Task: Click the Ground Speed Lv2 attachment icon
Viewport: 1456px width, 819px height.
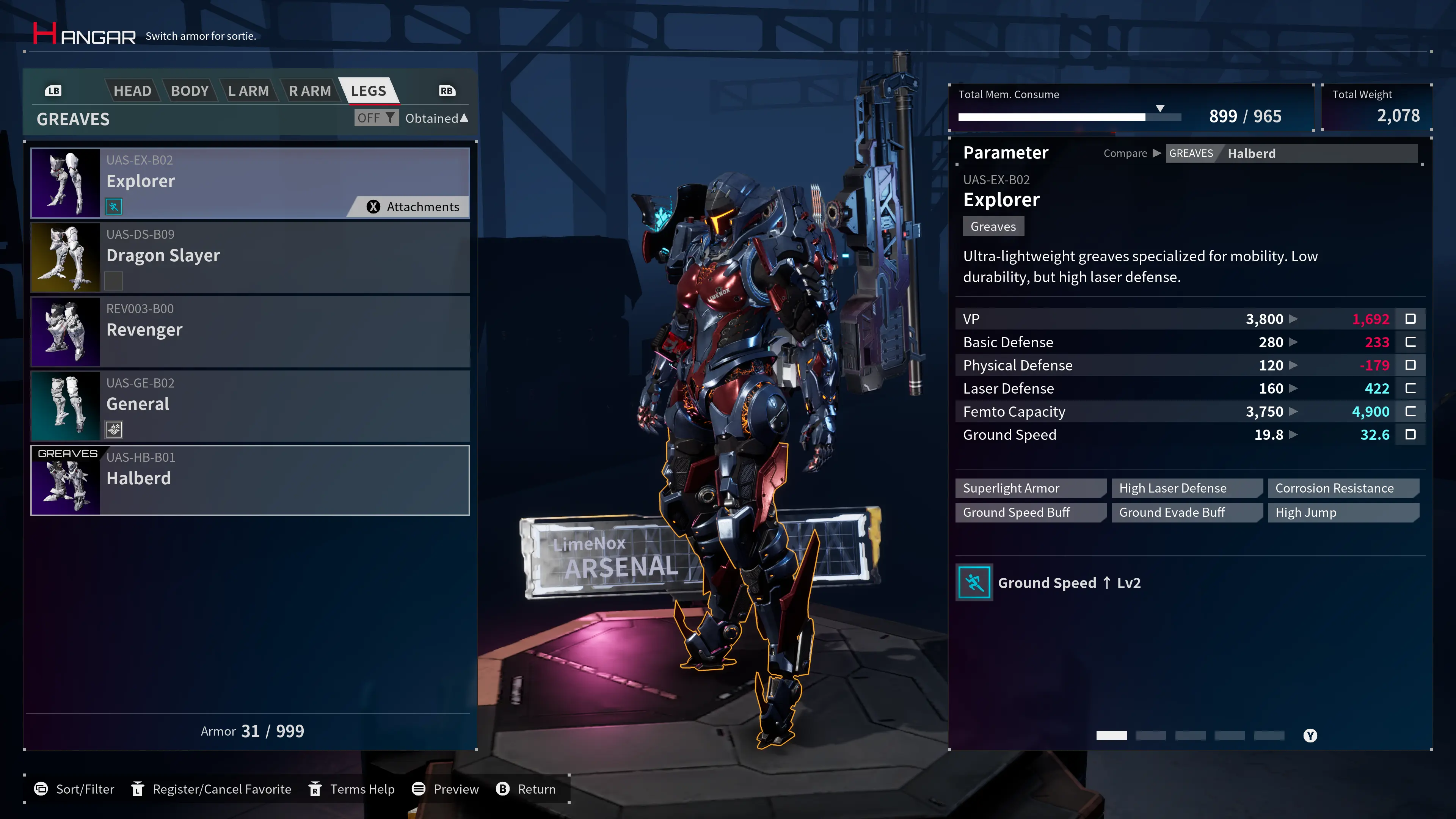Action: coord(974,583)
